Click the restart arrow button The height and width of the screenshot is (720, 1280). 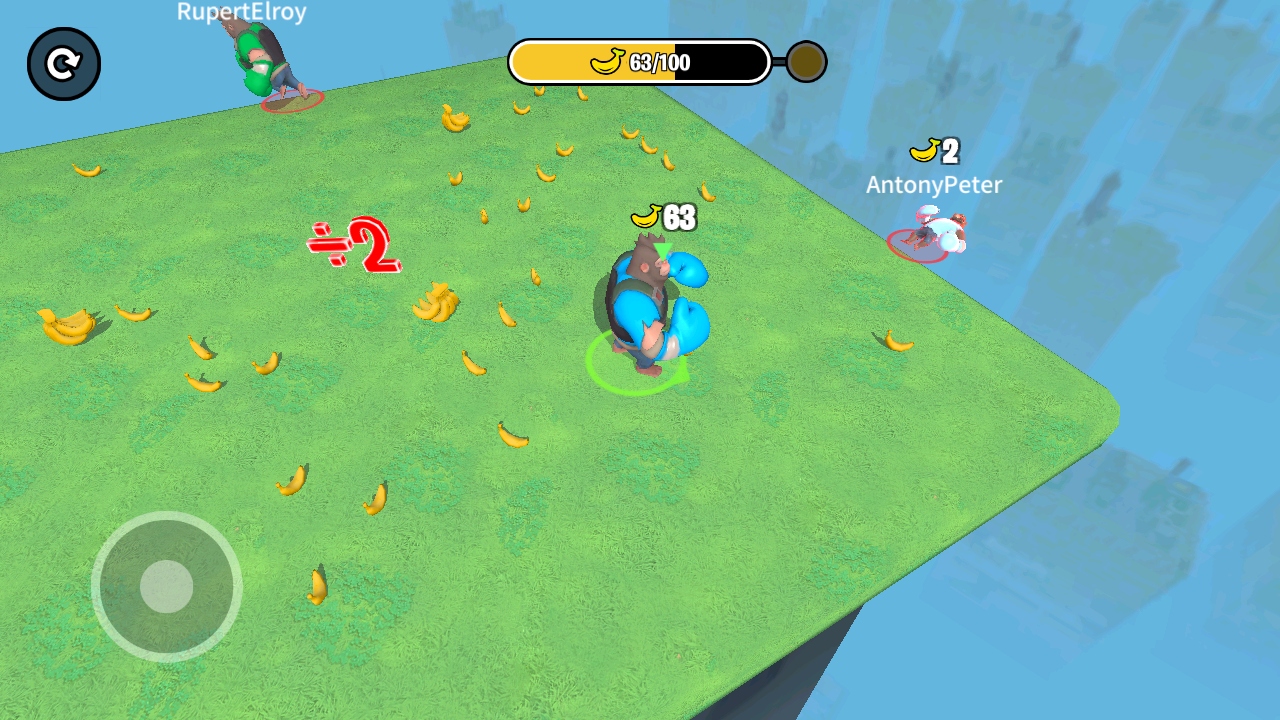(x=64, y=65)
